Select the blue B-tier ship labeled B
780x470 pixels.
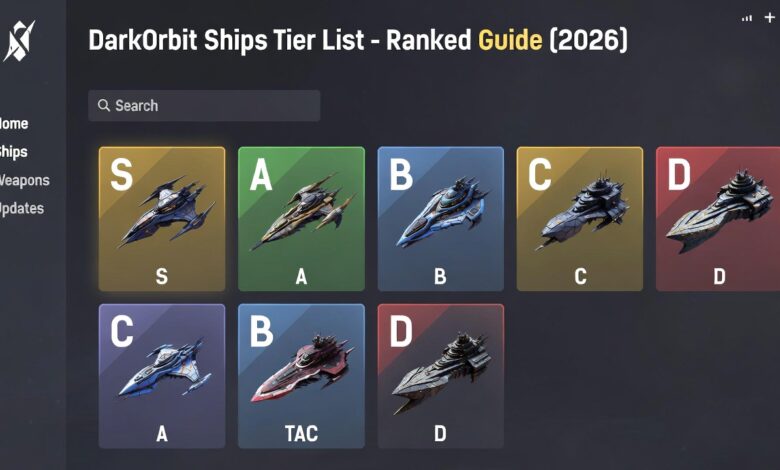[x=440, y=219]
